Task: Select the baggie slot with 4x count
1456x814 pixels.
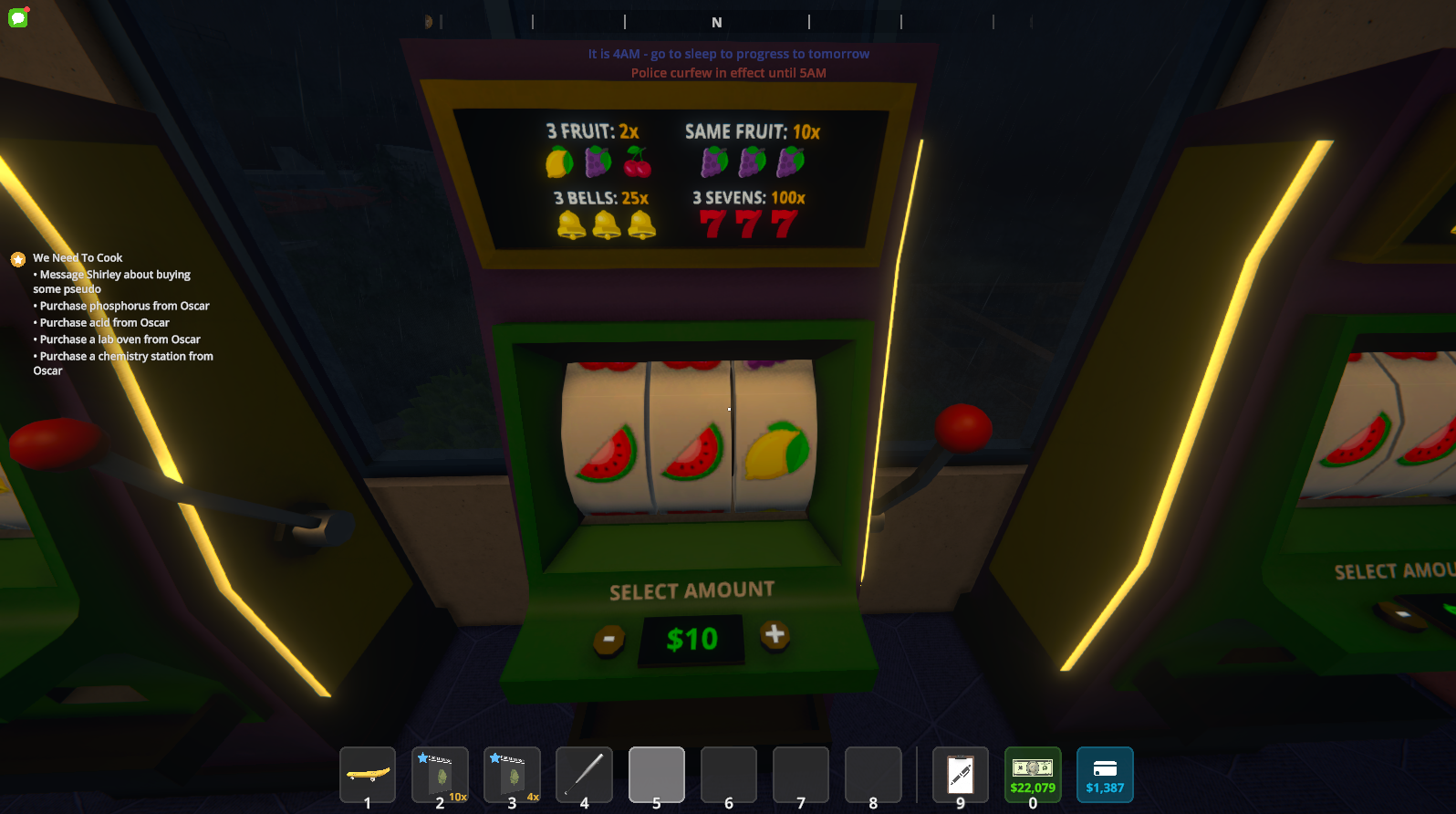Action: 512,774
